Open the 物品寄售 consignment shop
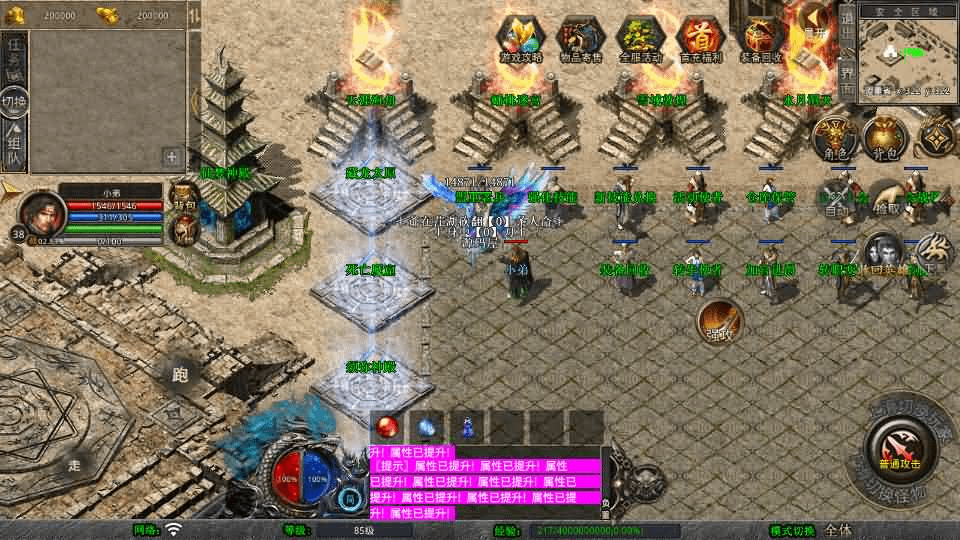The height and width of the screenshot is (540, 960). tap(579, 39)
